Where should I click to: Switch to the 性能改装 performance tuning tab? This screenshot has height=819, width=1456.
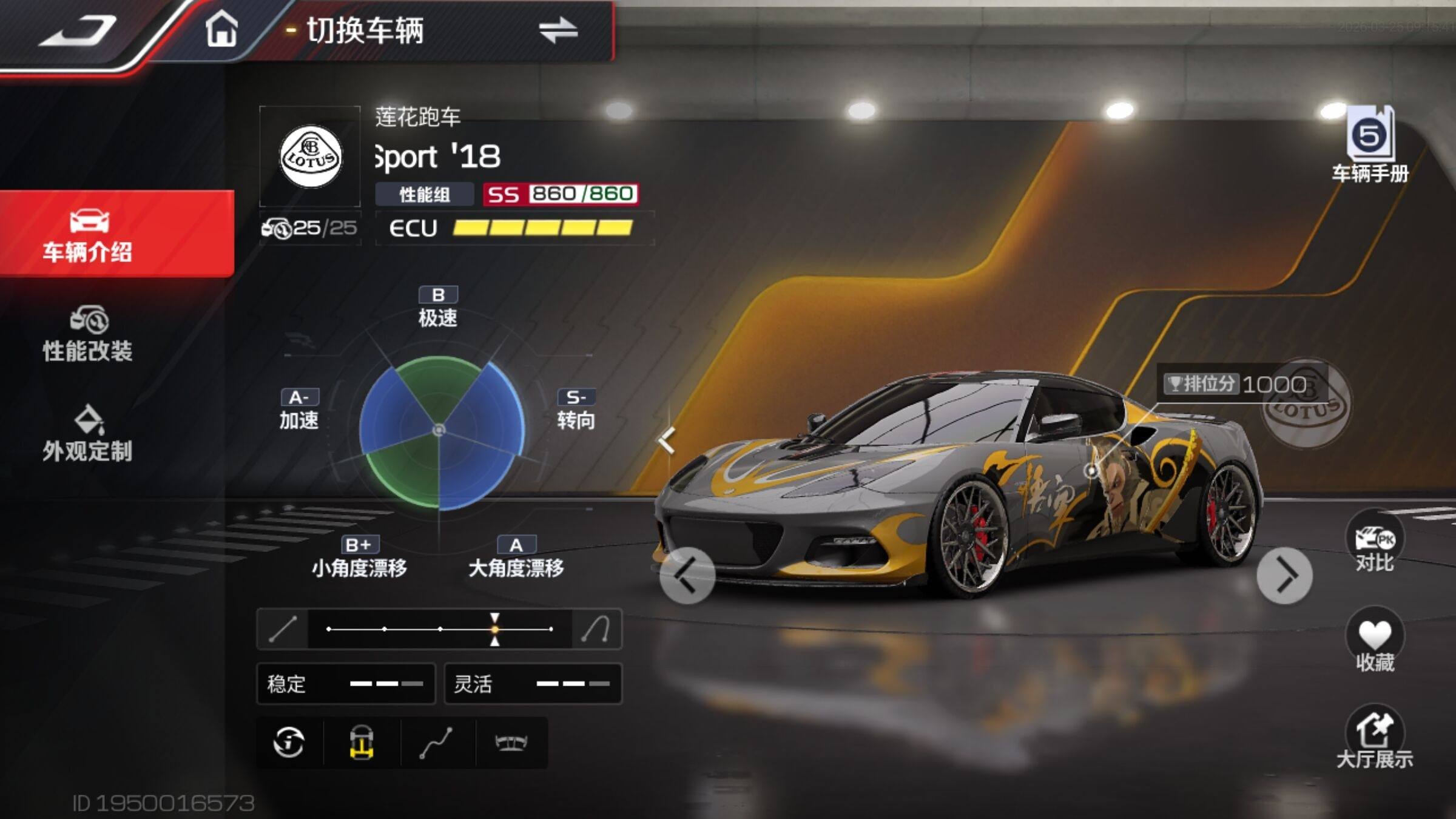coord(88,335)
